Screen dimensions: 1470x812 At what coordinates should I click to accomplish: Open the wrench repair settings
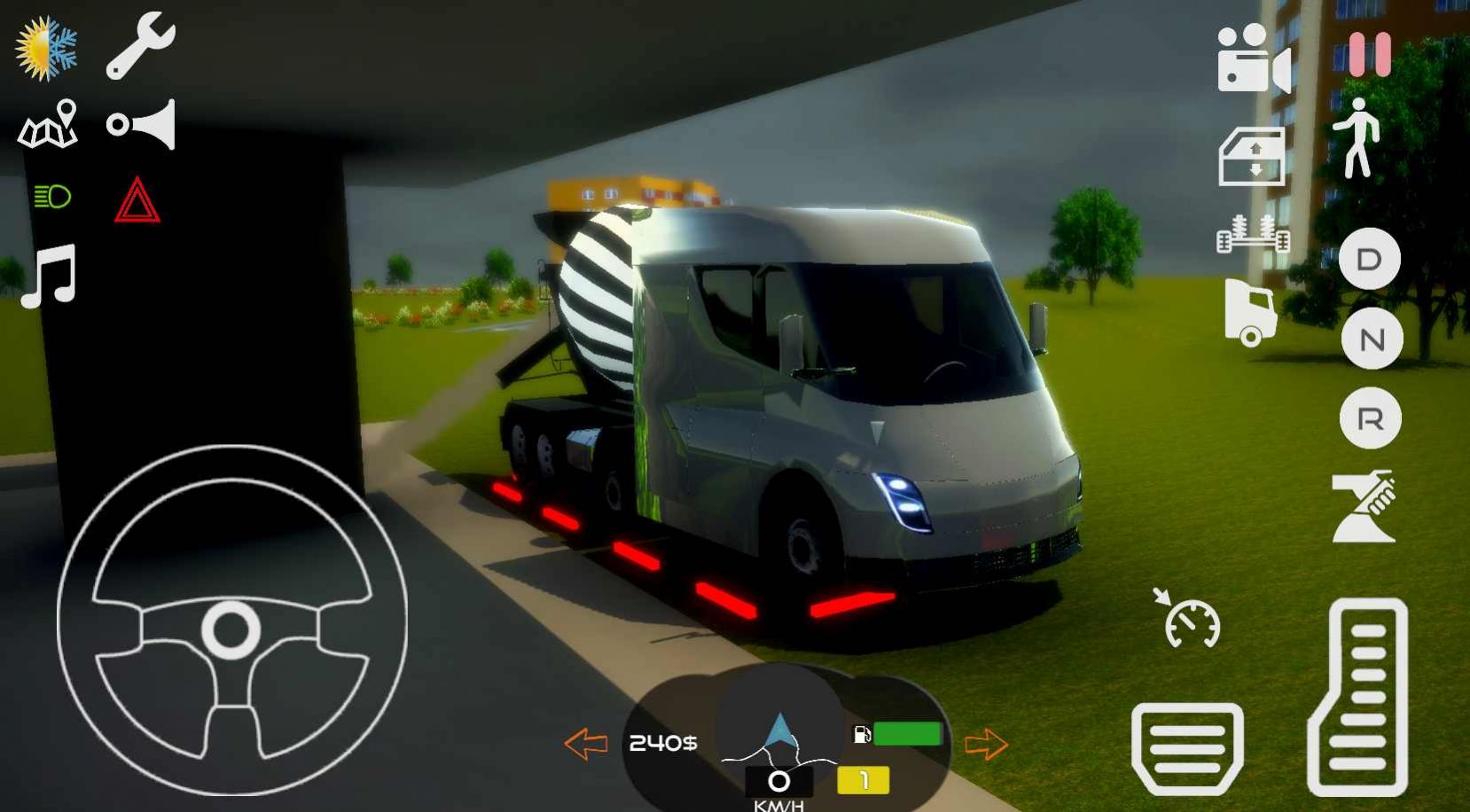click(x=140, y=46)
